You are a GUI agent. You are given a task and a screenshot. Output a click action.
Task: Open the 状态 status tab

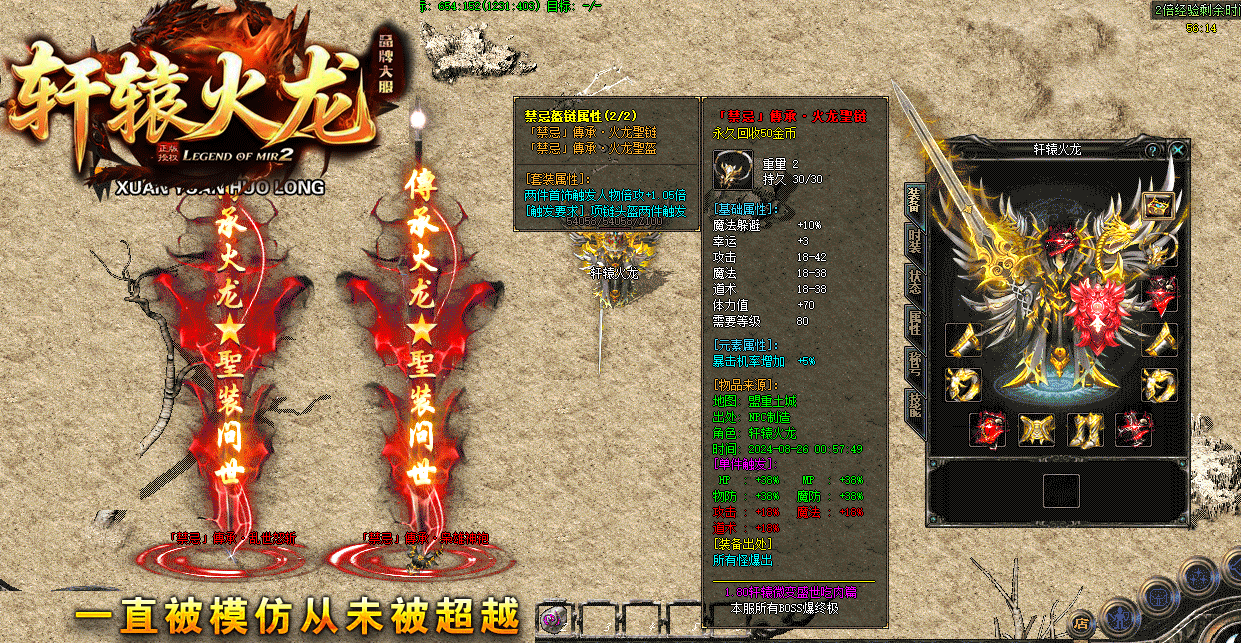914,281
